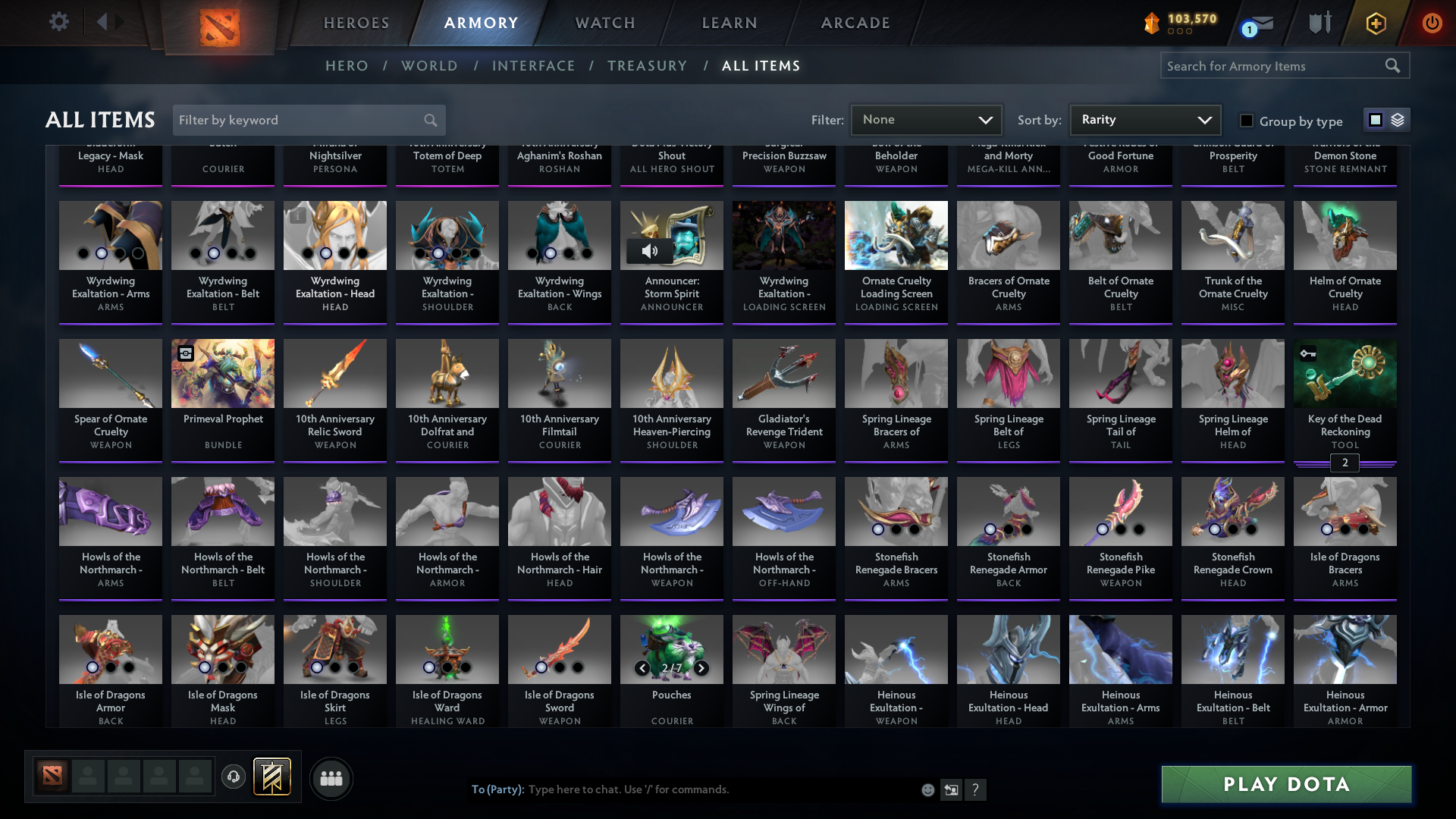Open the TREASURY section
Image resolution: width=1456 pixels, height=819 pixels.
point(647,66)
